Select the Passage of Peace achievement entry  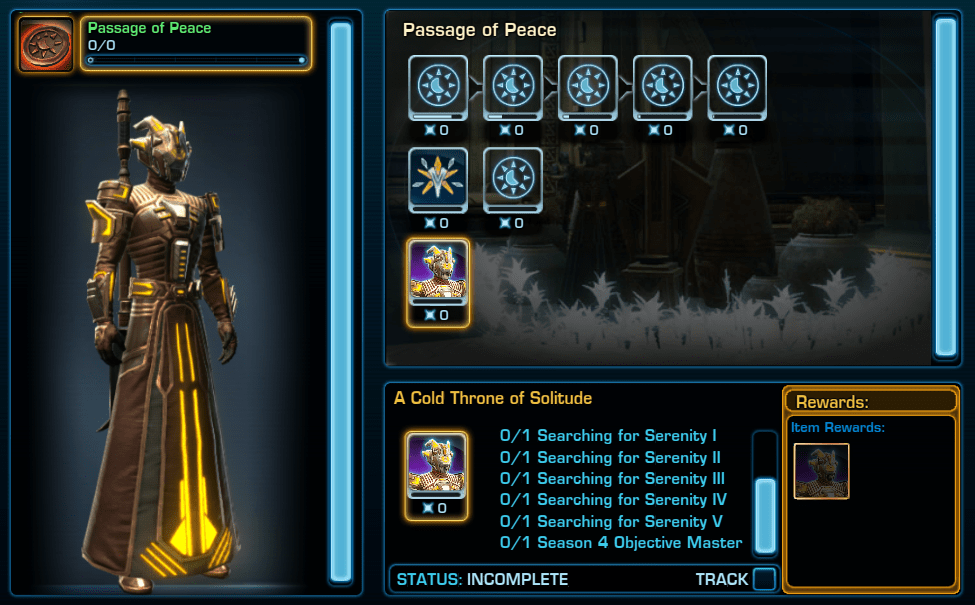coord(196,44)
